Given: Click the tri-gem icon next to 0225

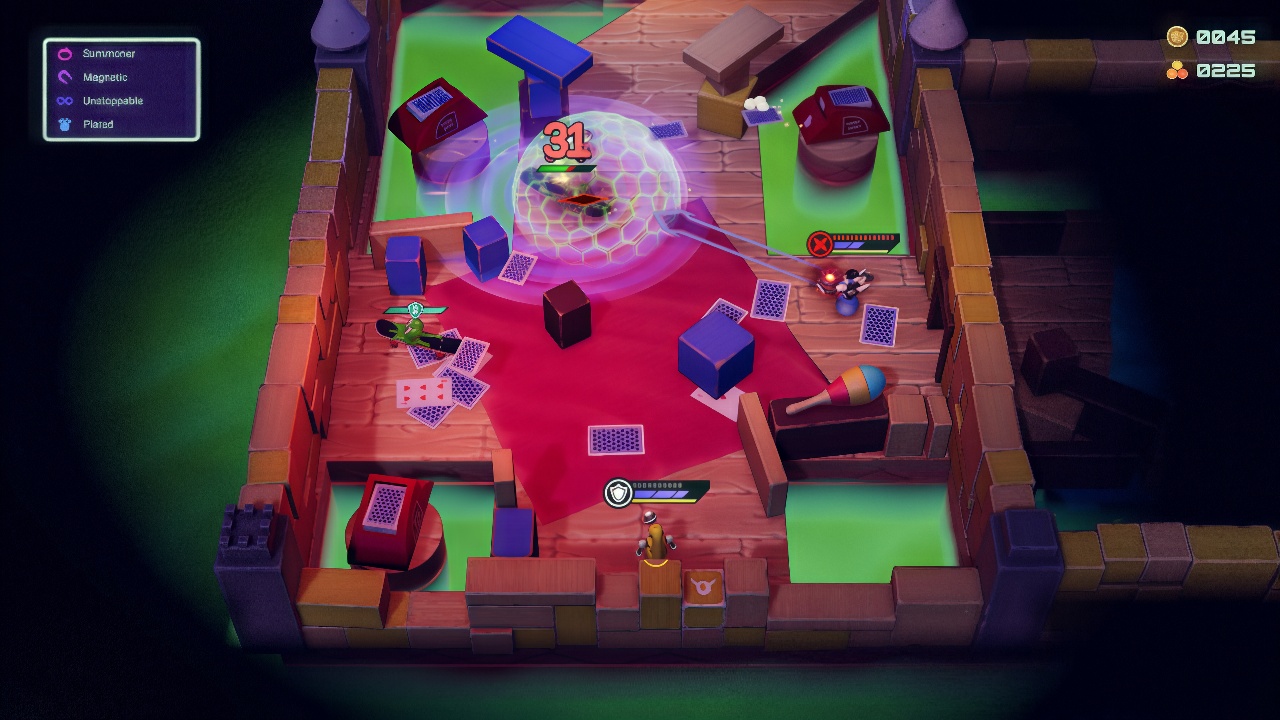Looking at the screenshot, I should pos(1180,71).
